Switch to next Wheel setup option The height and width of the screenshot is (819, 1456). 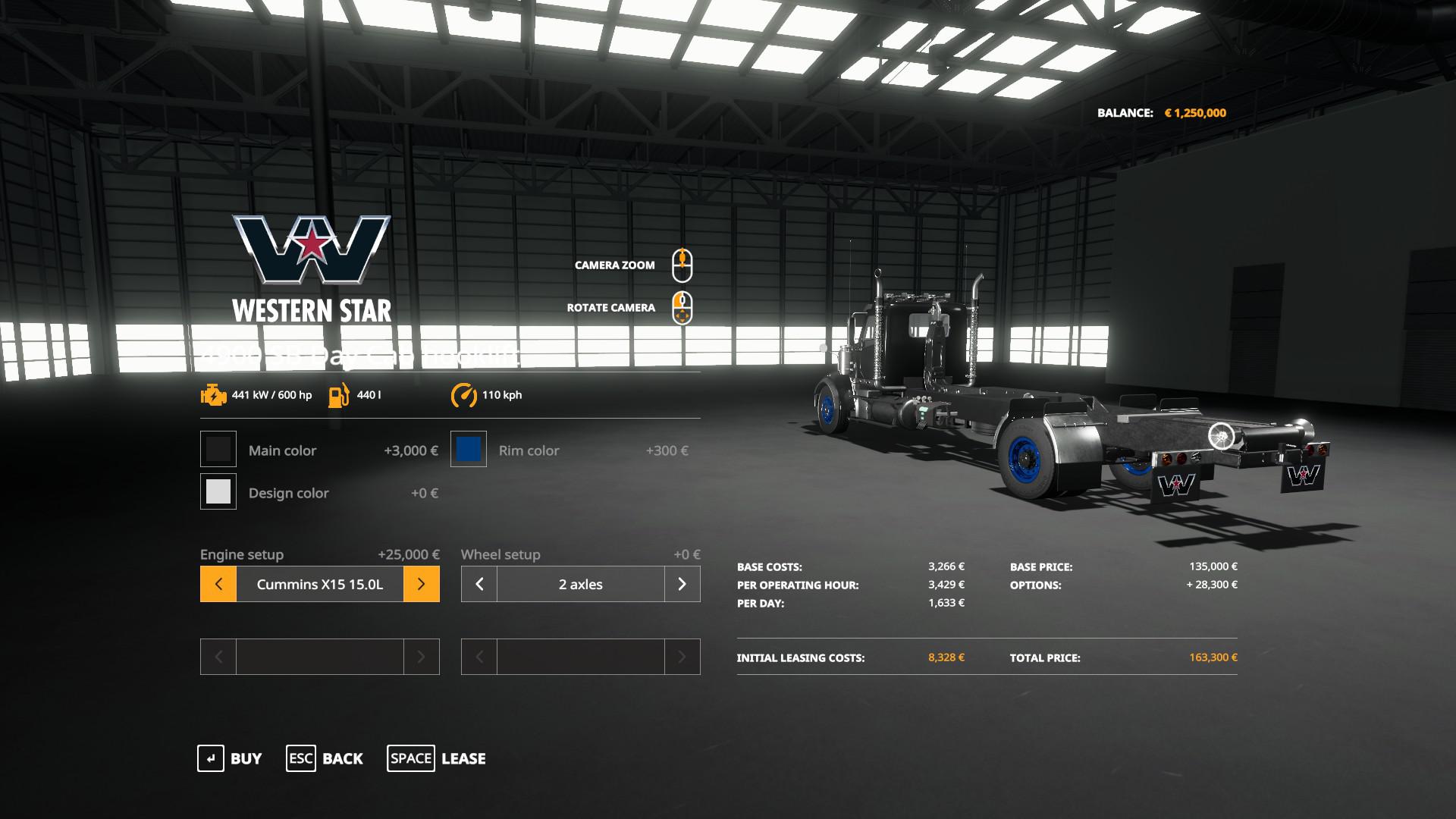[x=682, y=585]
